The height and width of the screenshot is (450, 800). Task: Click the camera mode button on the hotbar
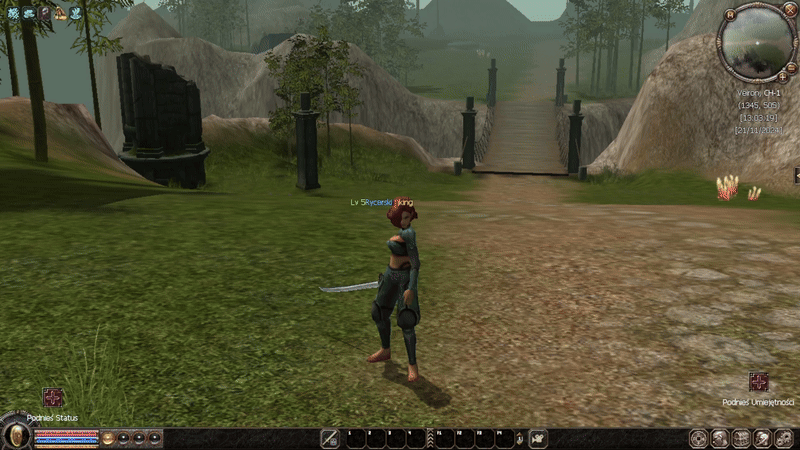(538, 438)
